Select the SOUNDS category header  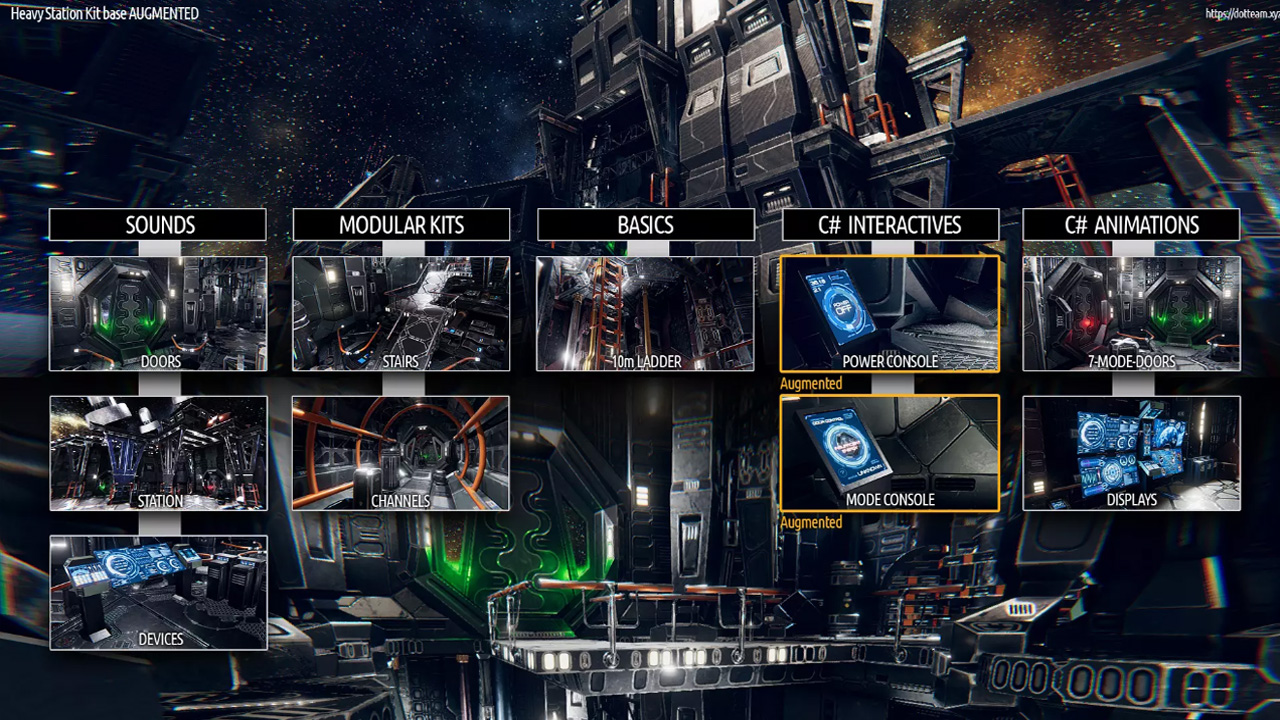(158, 225)
